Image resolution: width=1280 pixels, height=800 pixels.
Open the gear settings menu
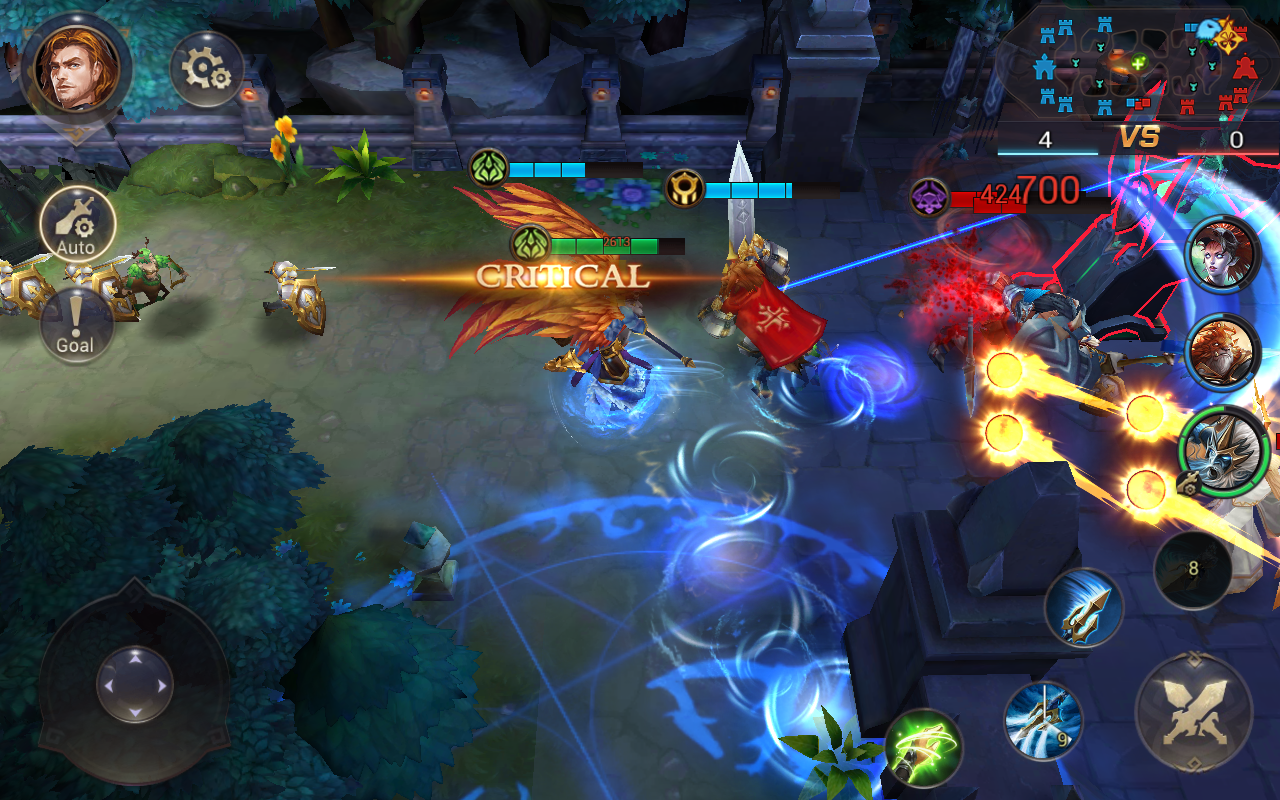(207, 69)
